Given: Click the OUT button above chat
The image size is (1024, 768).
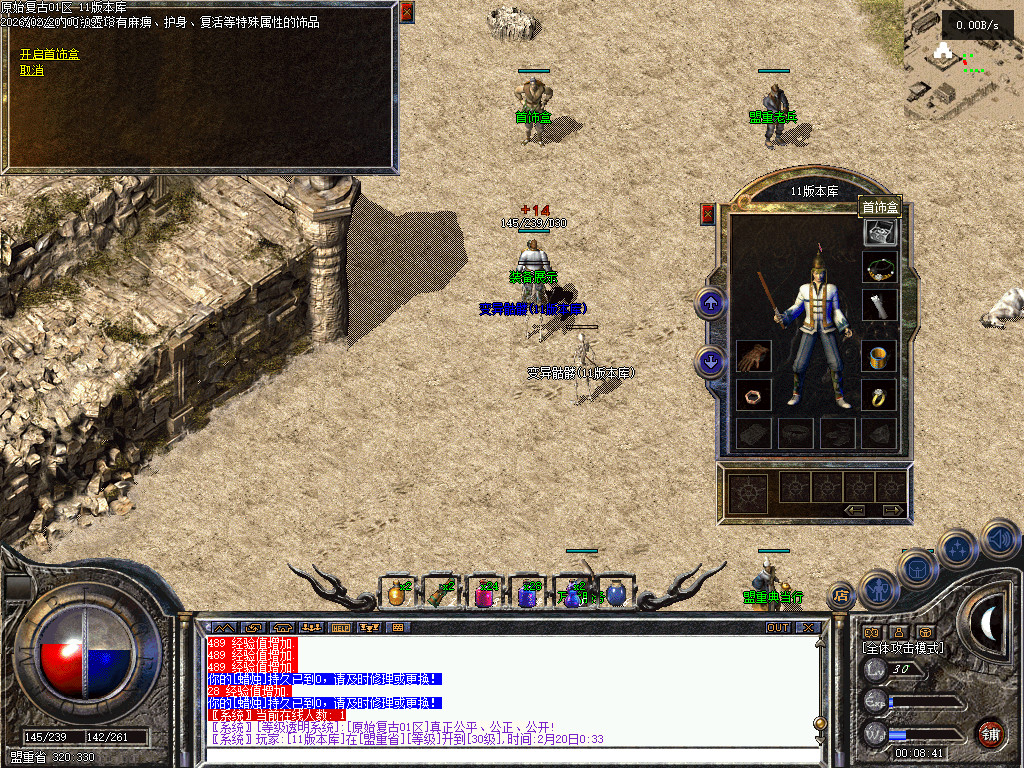Looking at the screenshot, I should point(777,628).
